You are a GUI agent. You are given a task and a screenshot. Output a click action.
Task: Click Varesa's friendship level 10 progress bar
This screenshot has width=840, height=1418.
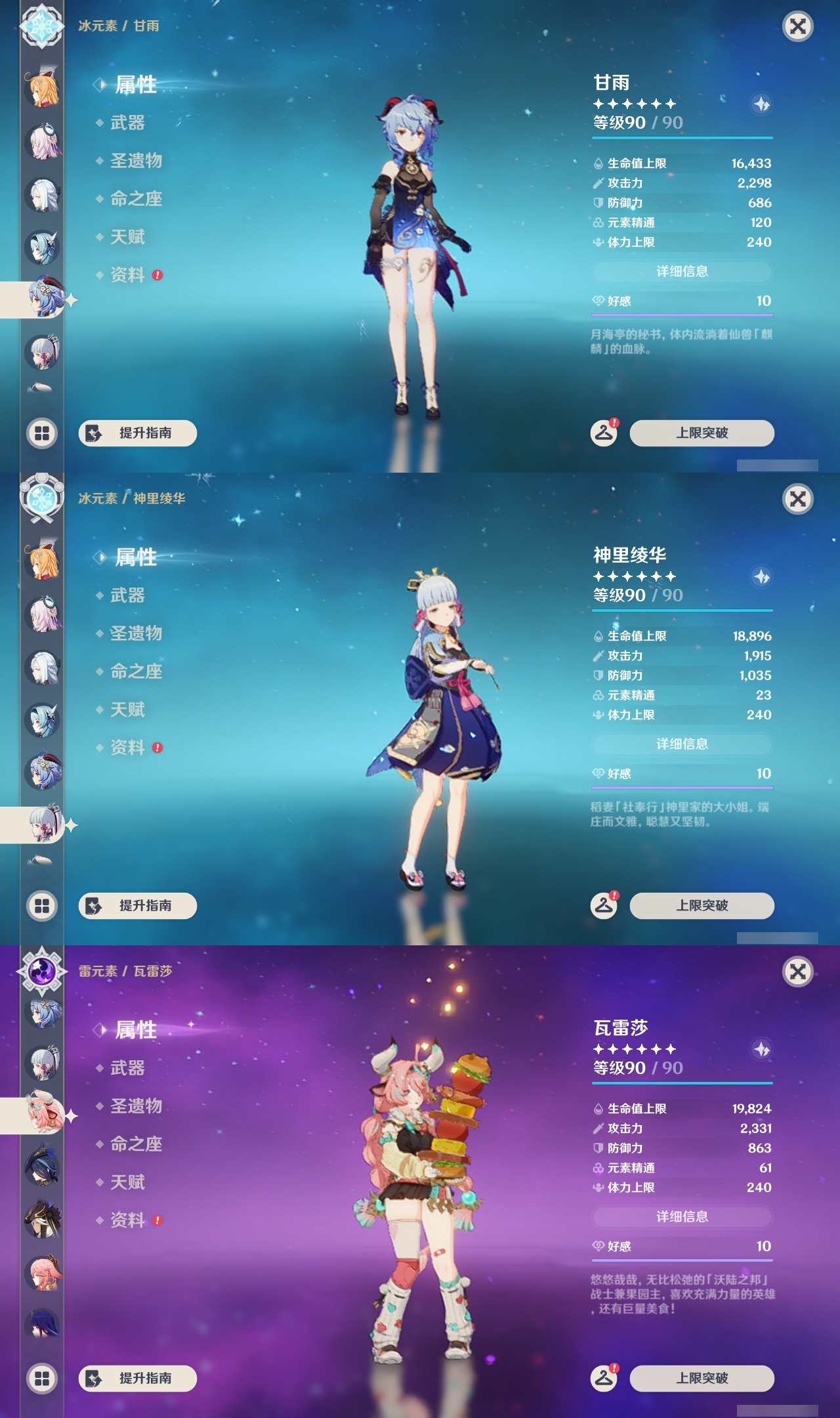tap(682, 1259)
